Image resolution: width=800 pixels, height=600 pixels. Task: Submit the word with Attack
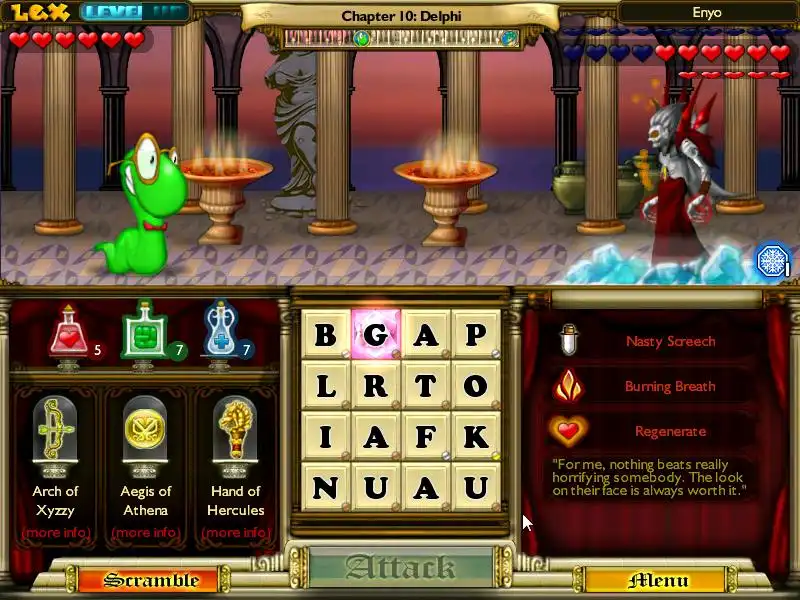pos(400,568)
